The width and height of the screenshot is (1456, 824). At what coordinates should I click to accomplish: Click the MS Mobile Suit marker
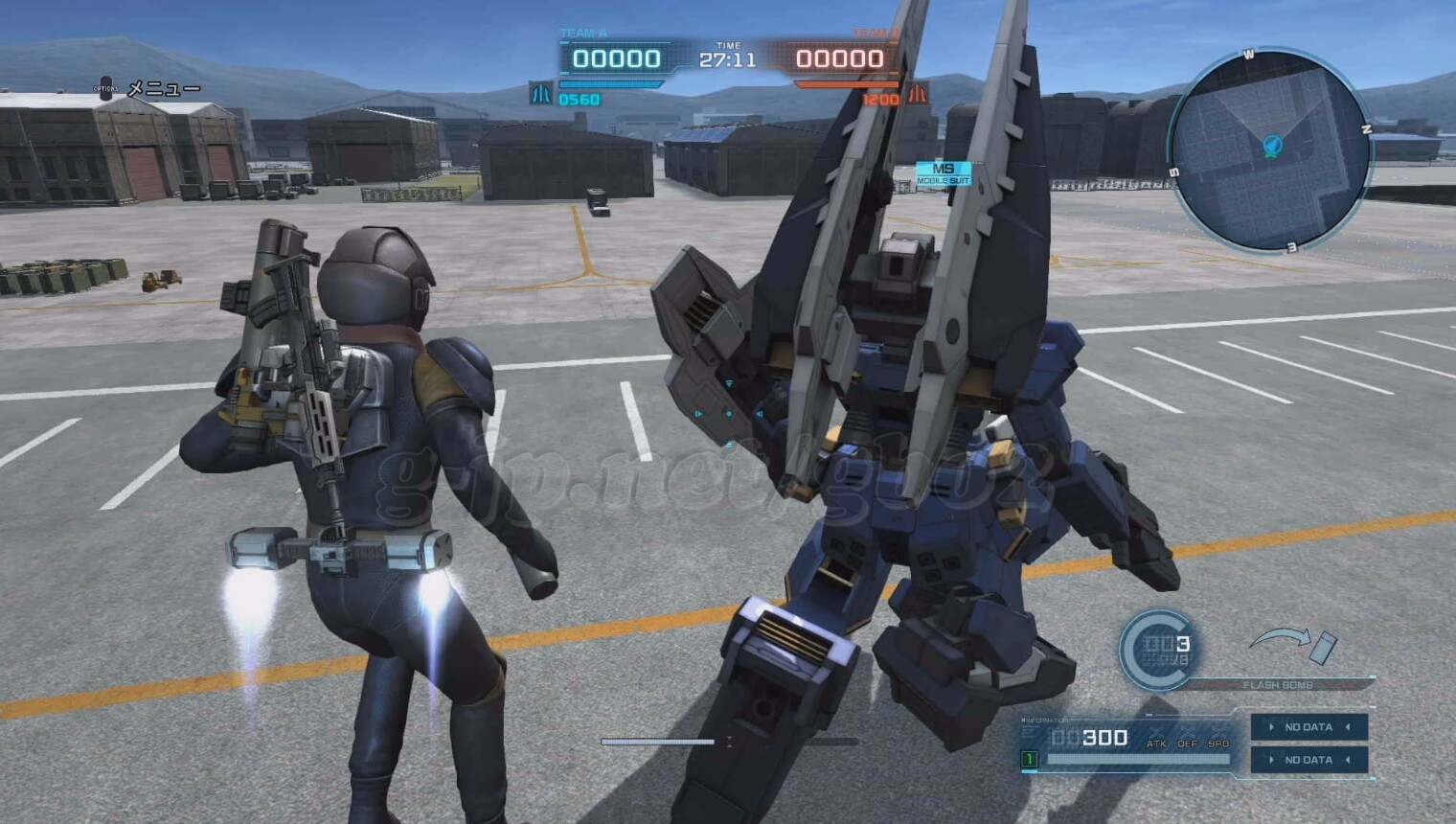point(943,172)
